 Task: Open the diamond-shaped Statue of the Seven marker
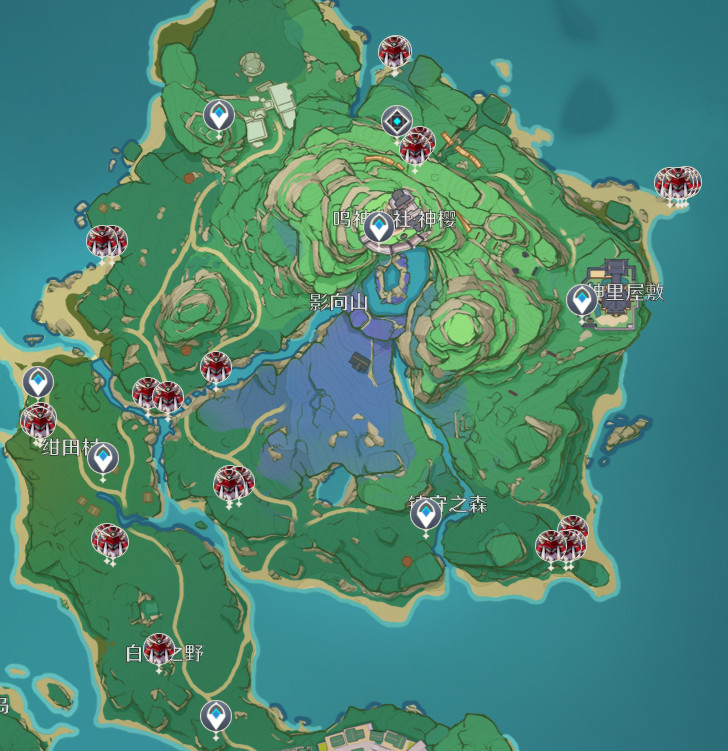(x=397, y=122)
